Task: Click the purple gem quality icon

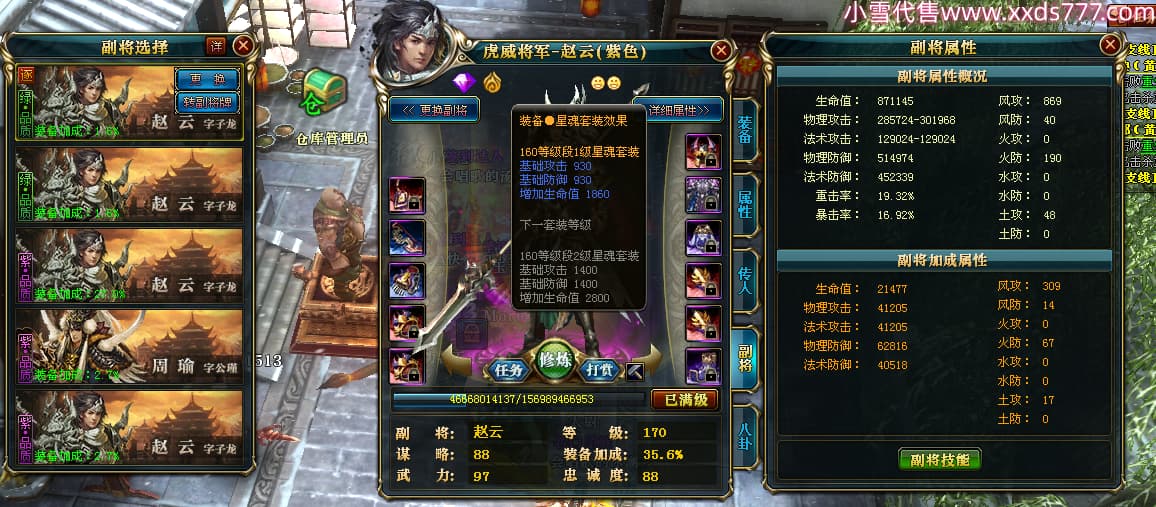Action: 463,82
